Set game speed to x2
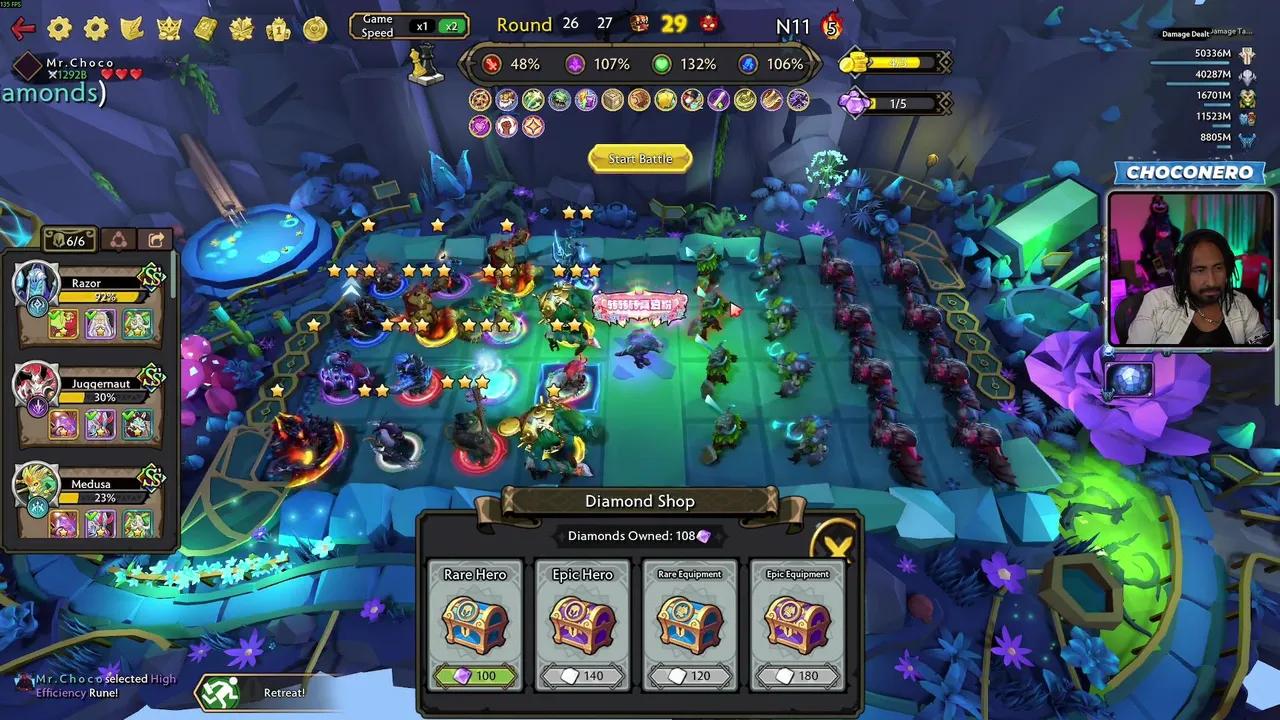This screenshot has height=720, width=1280. [452, 26]
